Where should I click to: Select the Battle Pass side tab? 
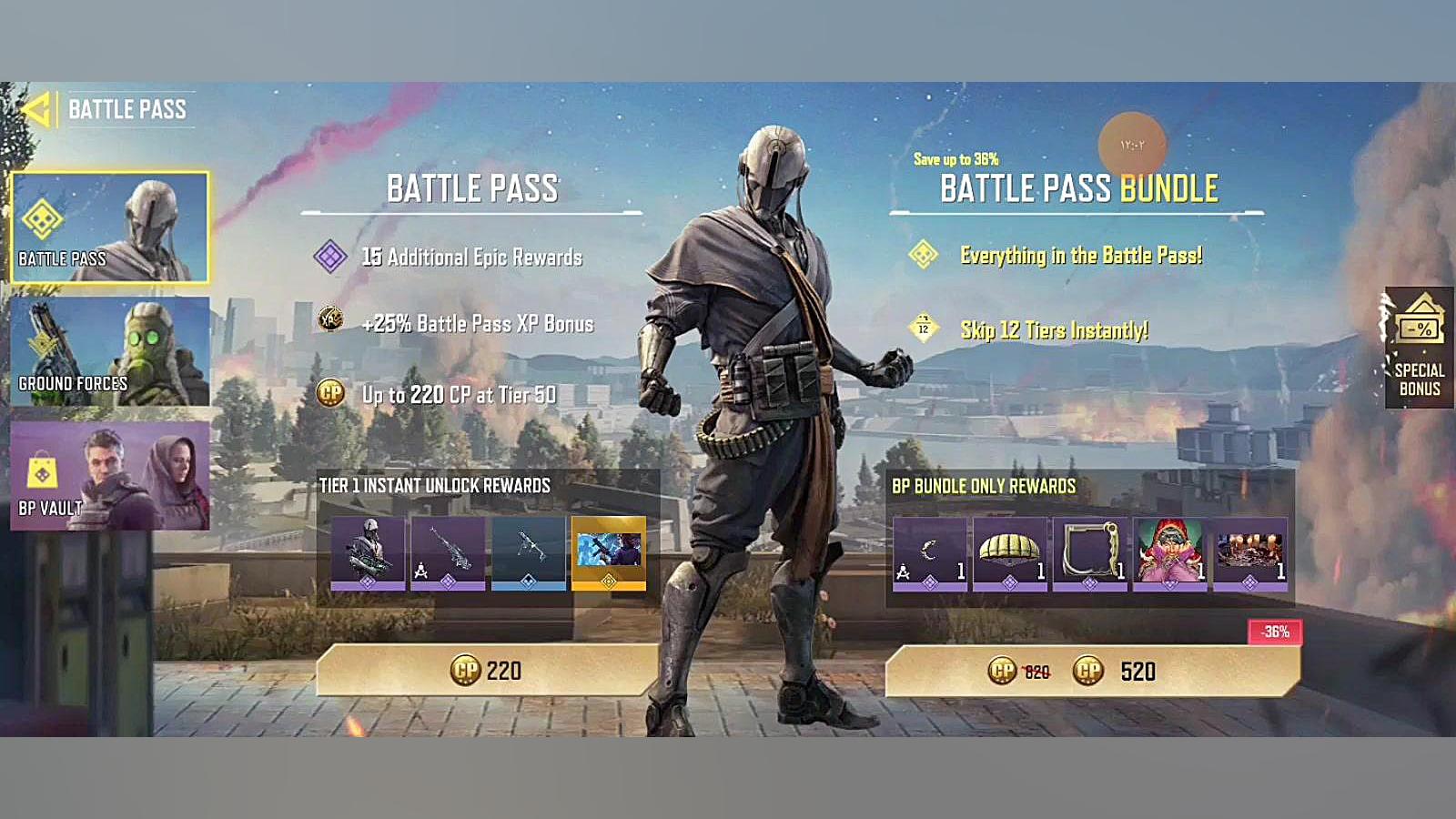(x=109, y=227)
